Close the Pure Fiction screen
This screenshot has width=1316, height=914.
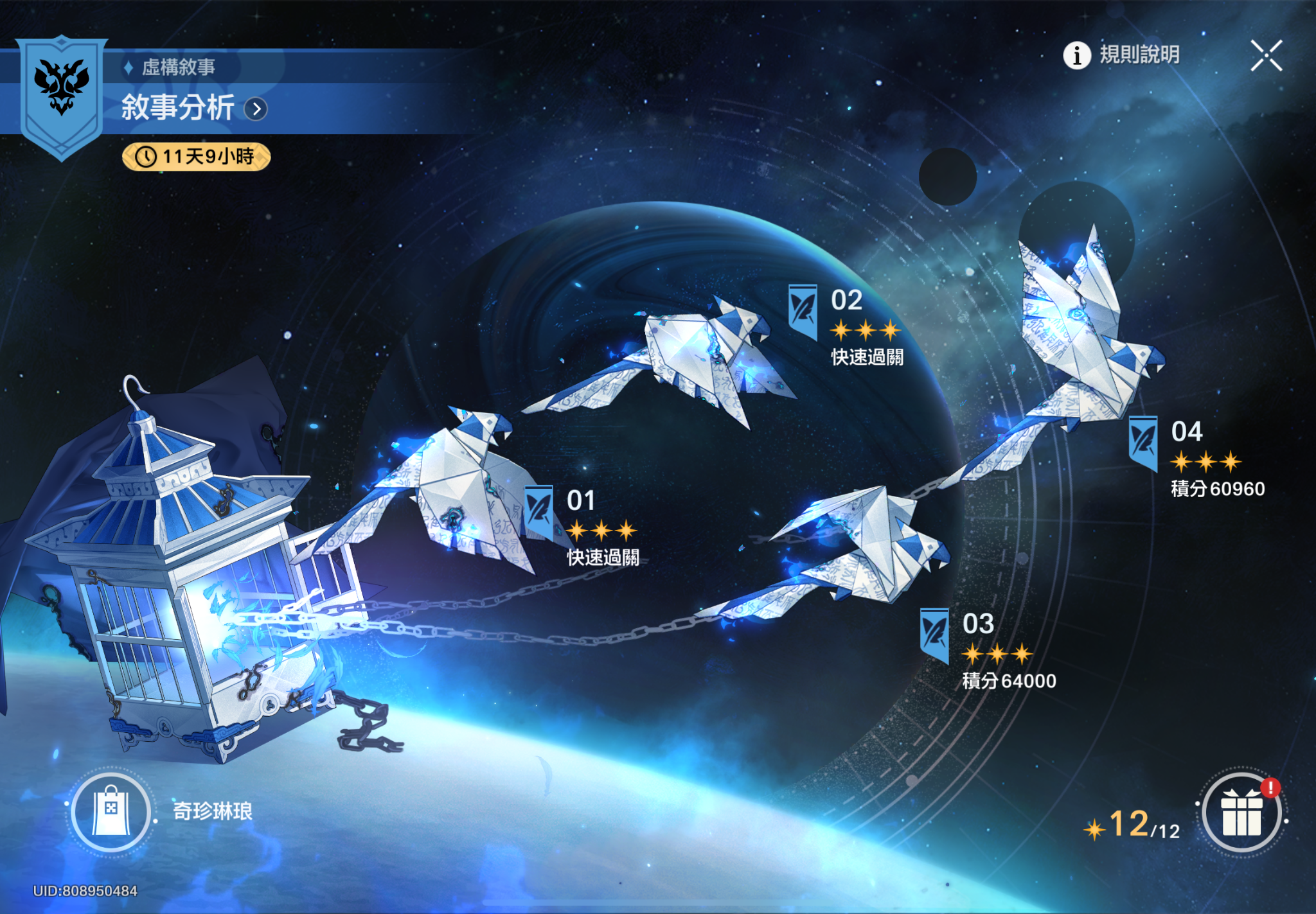pyautogui.click(x=1266, y=55)
